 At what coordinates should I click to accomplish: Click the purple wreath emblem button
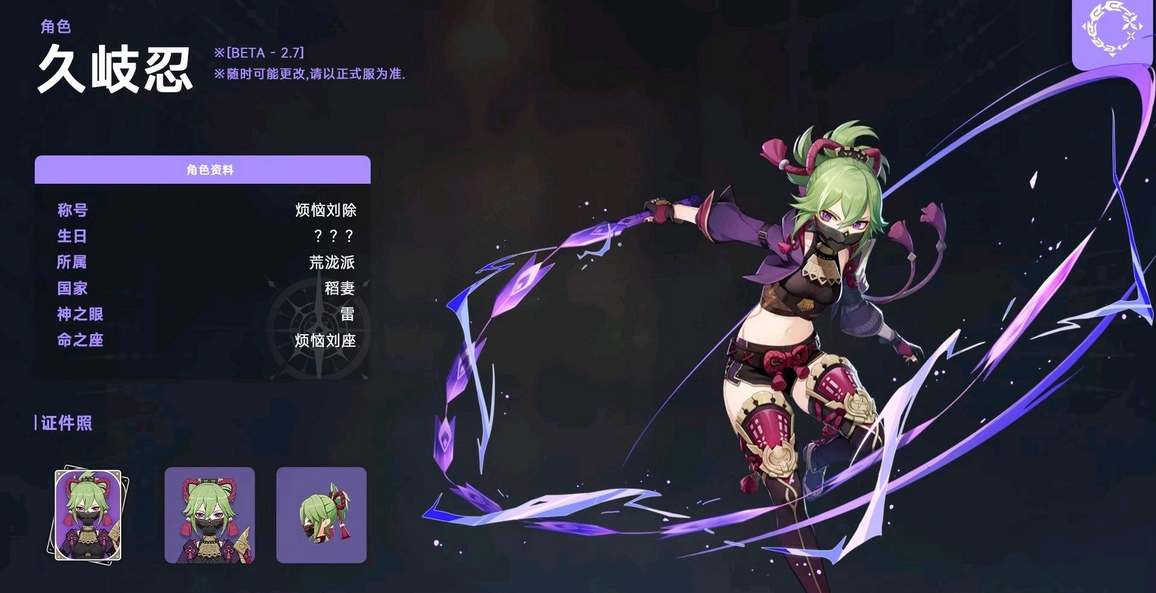click(x=1114, y=33)
